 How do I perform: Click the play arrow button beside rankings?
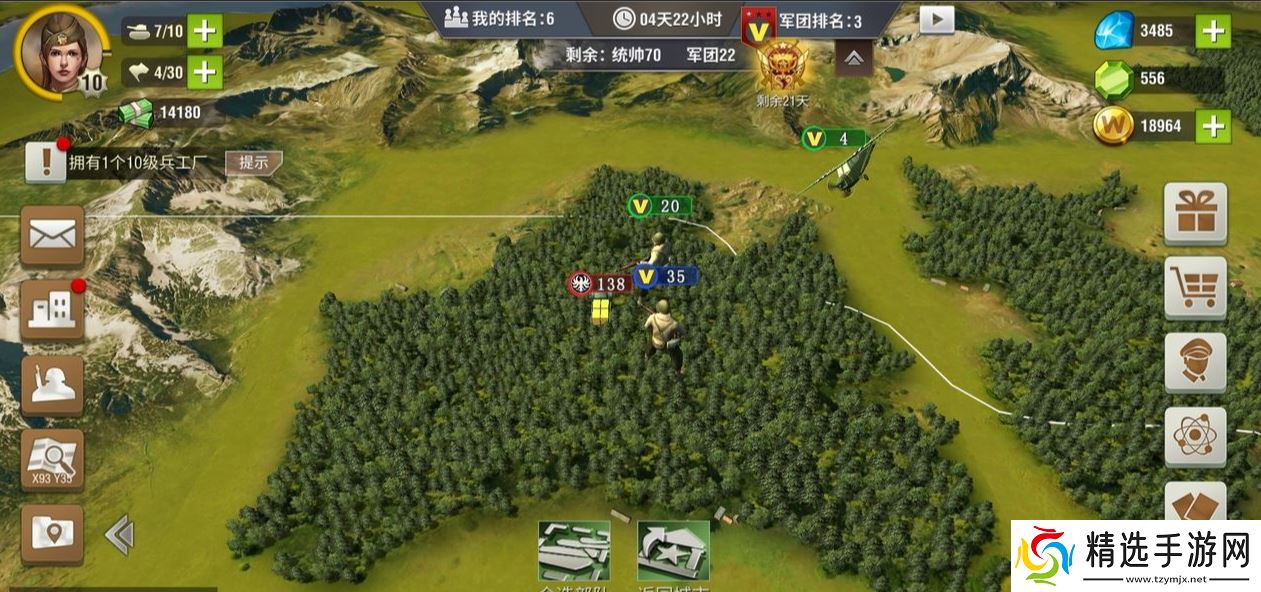pos(937,19)
